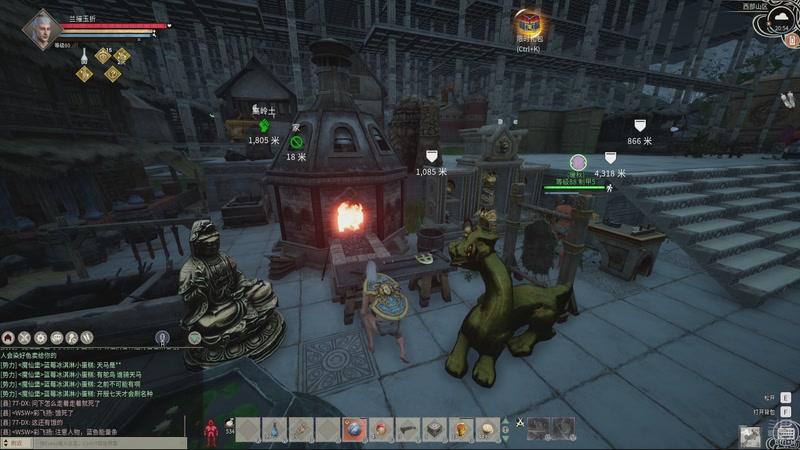Select the round blue-red orb hotbar slot

tap(354, 429)
